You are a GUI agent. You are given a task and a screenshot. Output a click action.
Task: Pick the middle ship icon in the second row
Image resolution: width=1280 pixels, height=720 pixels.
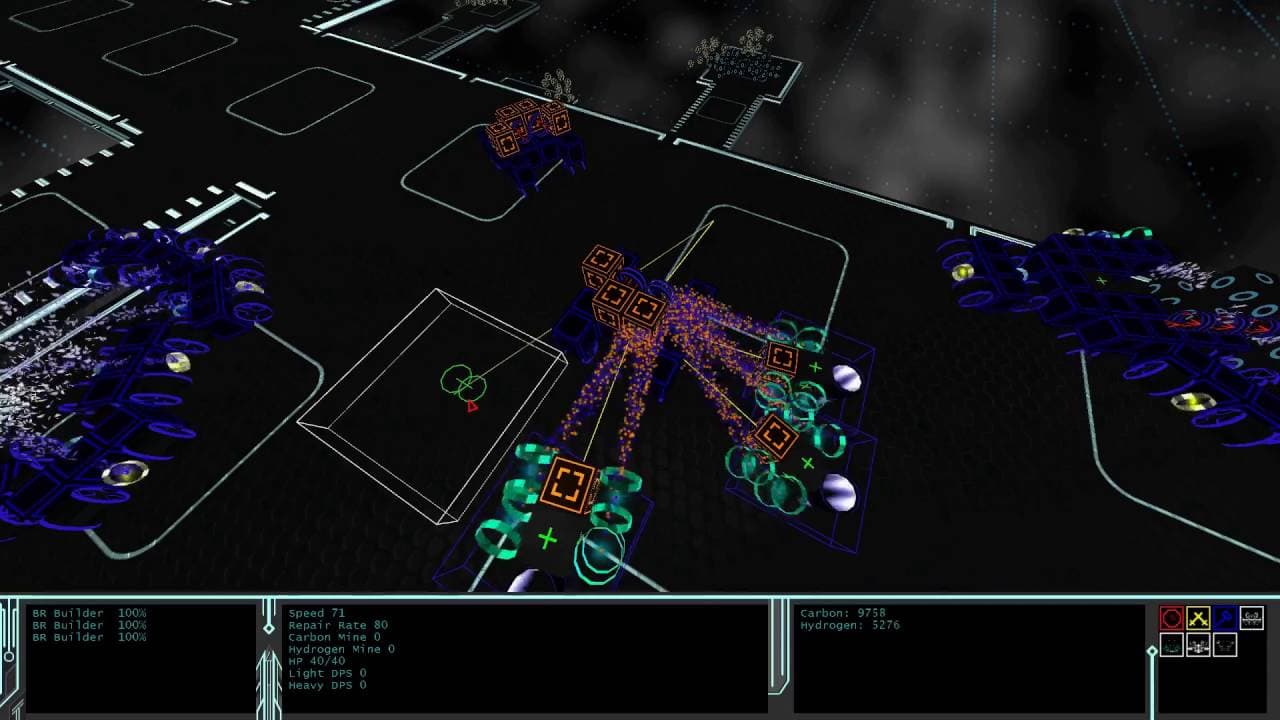point(1198,645)
